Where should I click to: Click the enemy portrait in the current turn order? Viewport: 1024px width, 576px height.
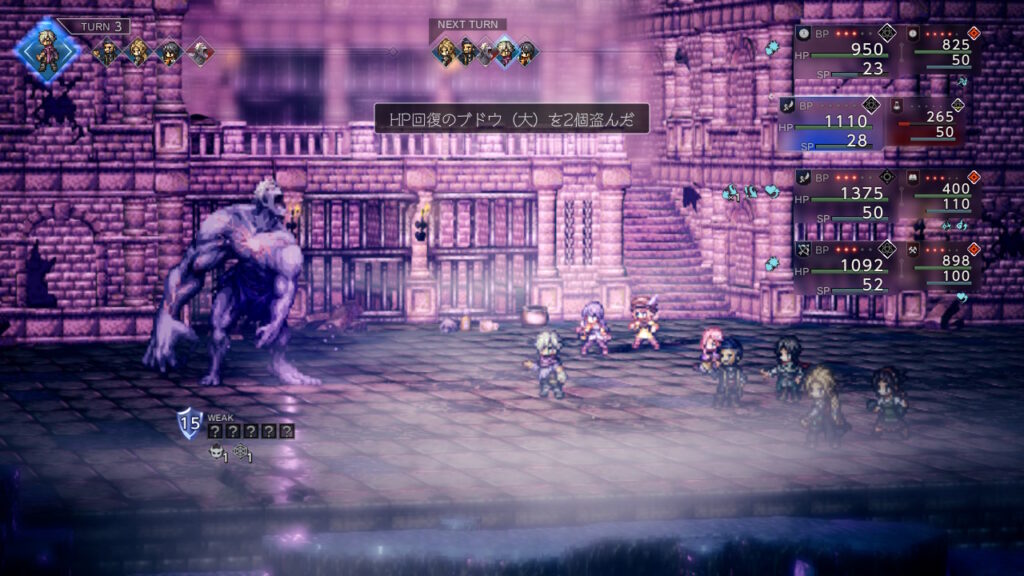pos(199,50)
